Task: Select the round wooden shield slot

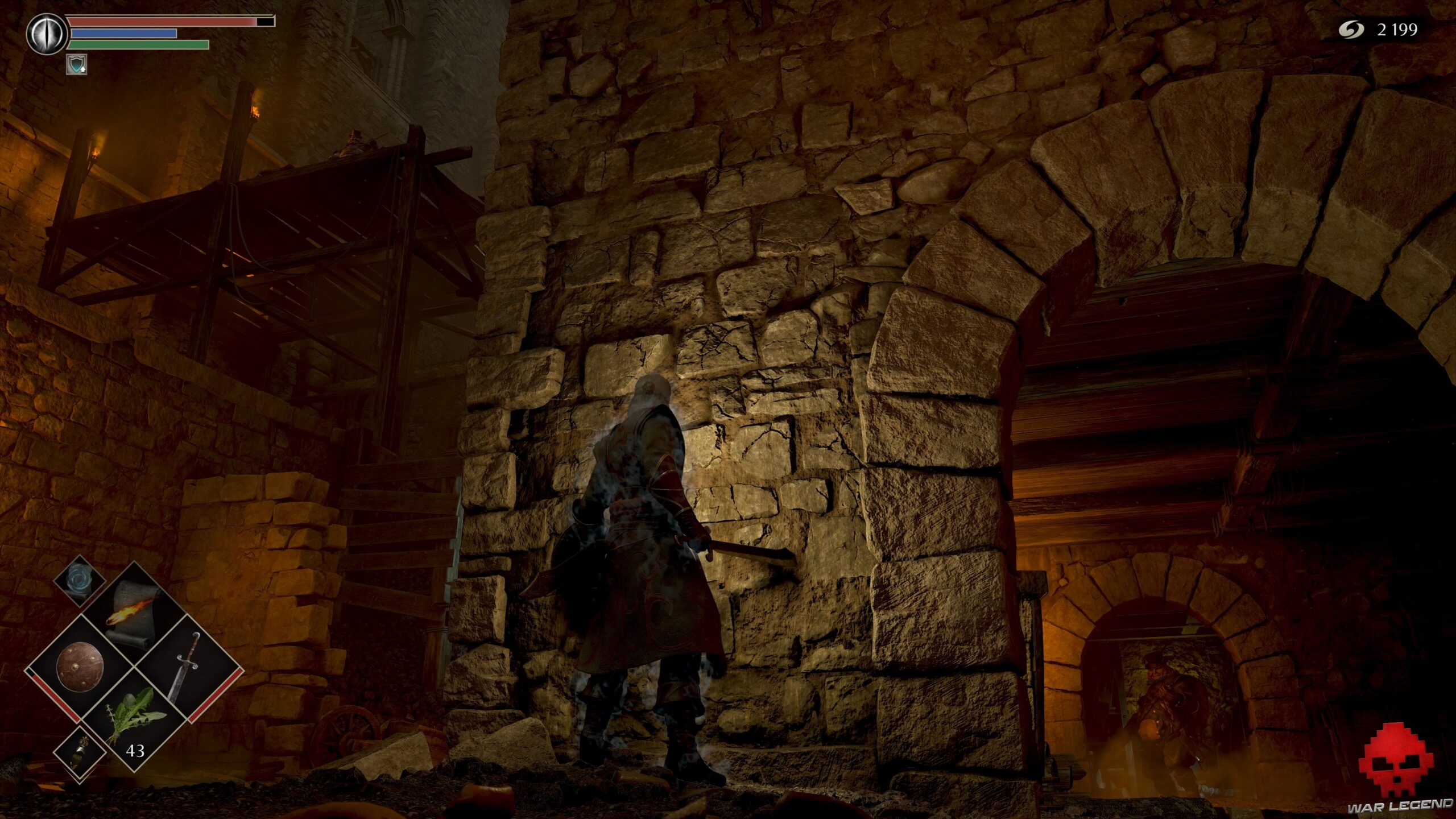Action: coord(78,666)
